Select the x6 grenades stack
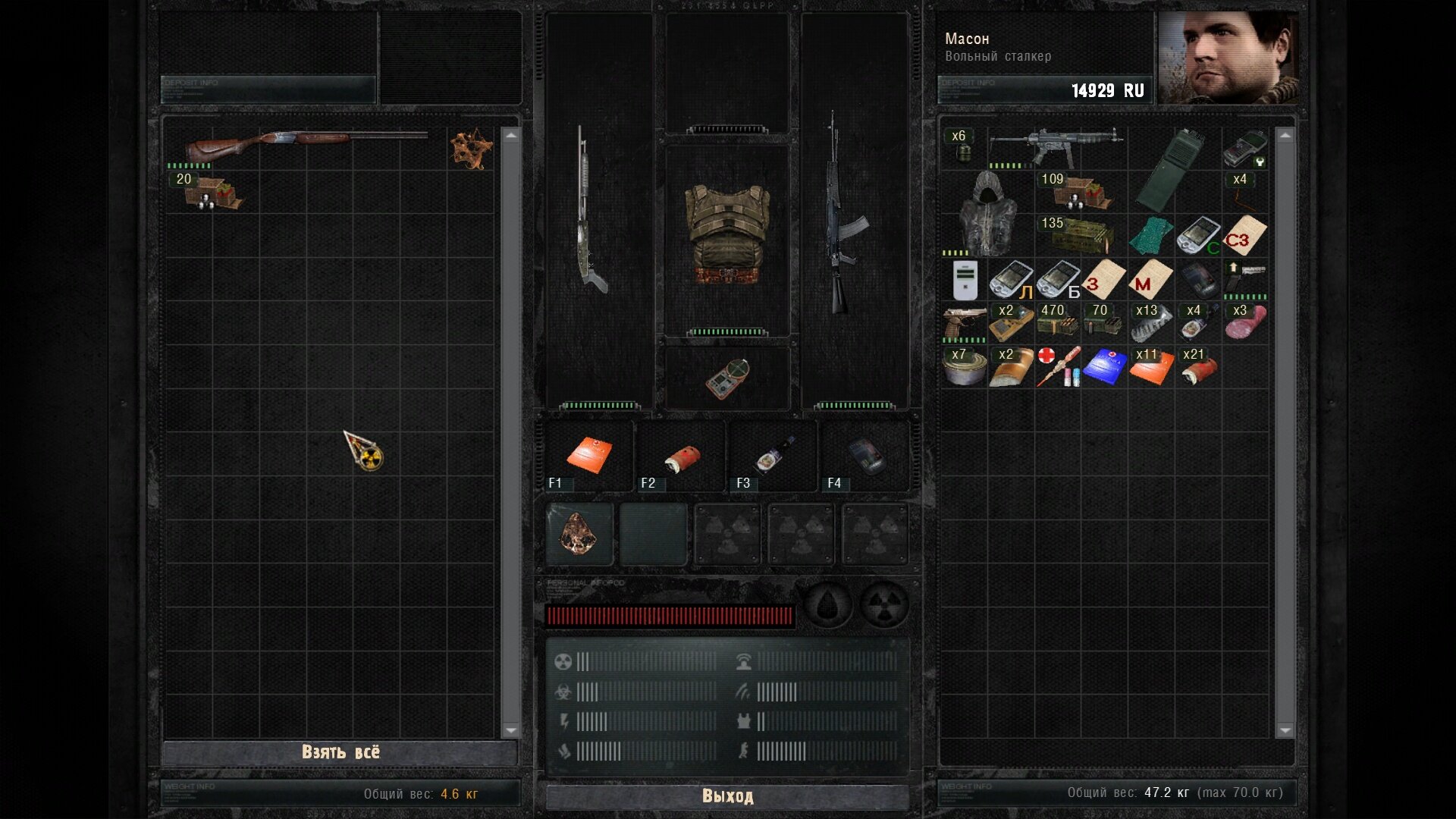This screenshot has width=1456, height=819. click(x=963, y=147)
